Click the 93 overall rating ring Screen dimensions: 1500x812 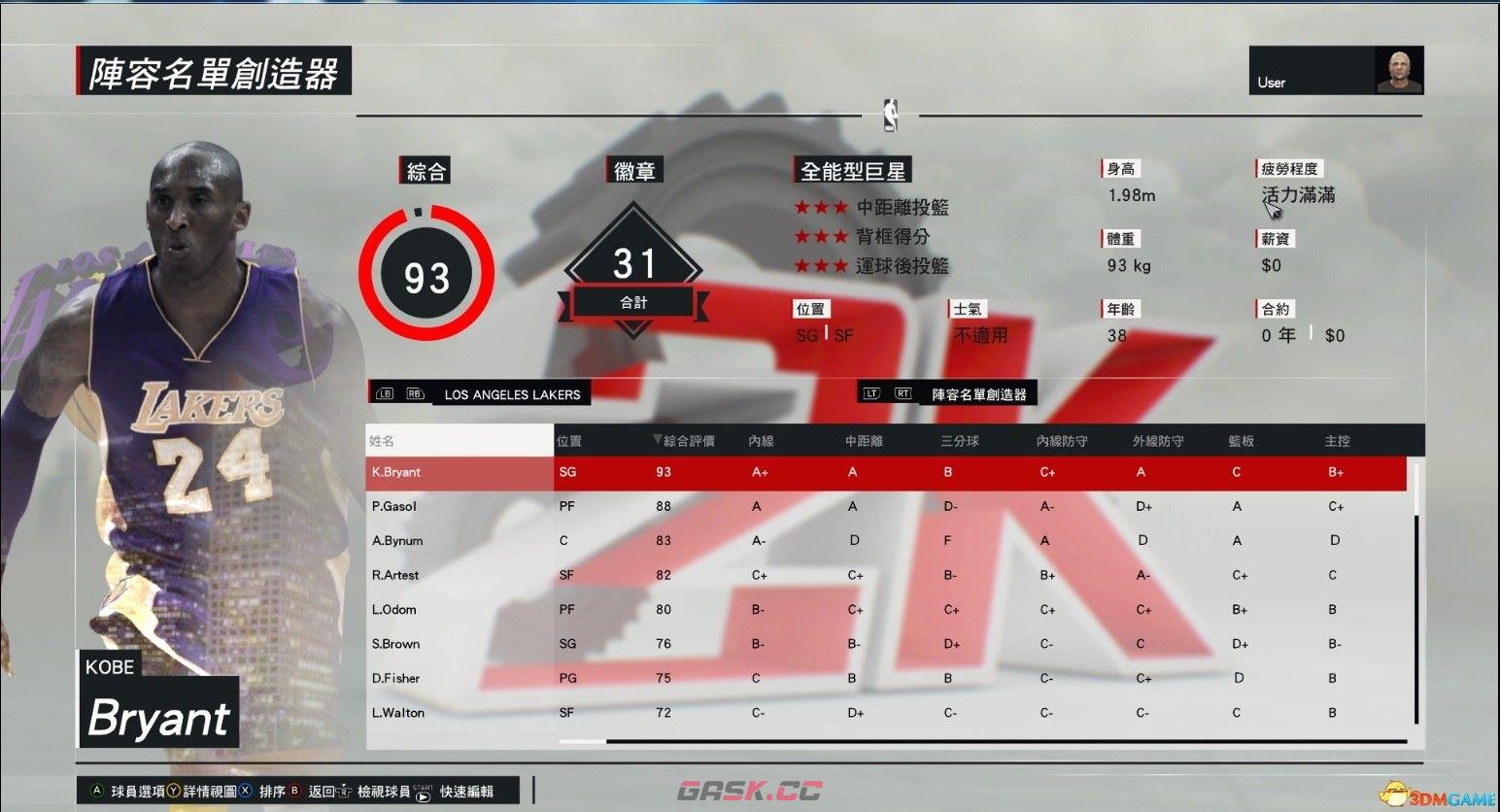pos(426,275)
